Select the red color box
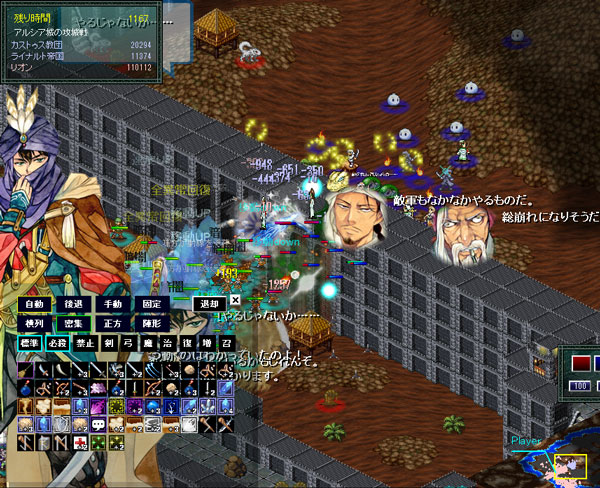 click(580, 361)
